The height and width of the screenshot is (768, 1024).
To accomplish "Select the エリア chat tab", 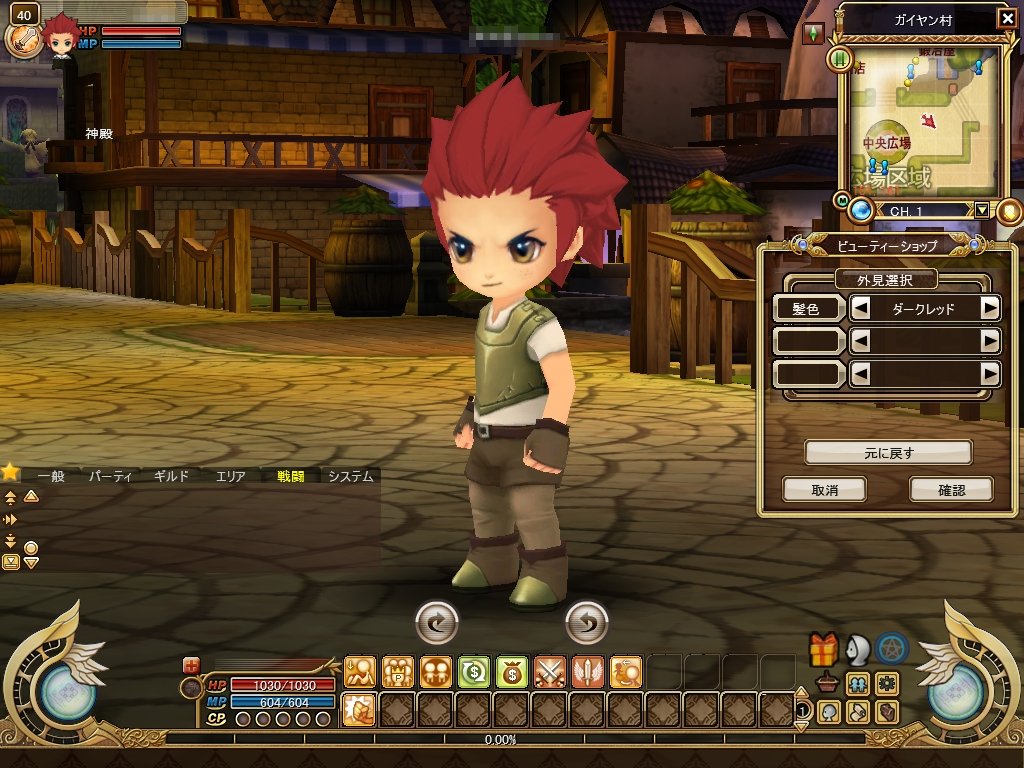I will [230, 477].
